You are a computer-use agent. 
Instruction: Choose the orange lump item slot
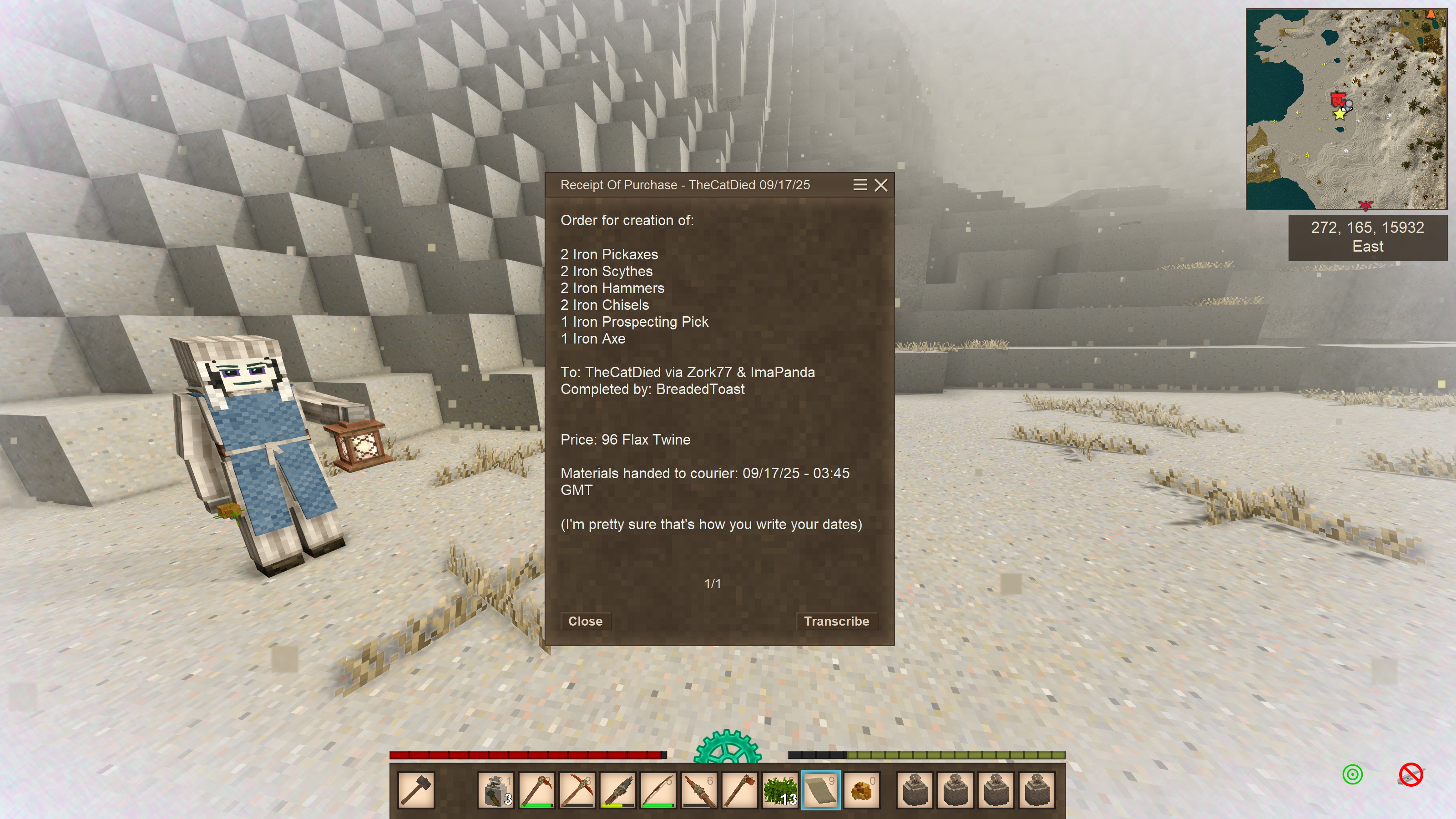[861, 789]
